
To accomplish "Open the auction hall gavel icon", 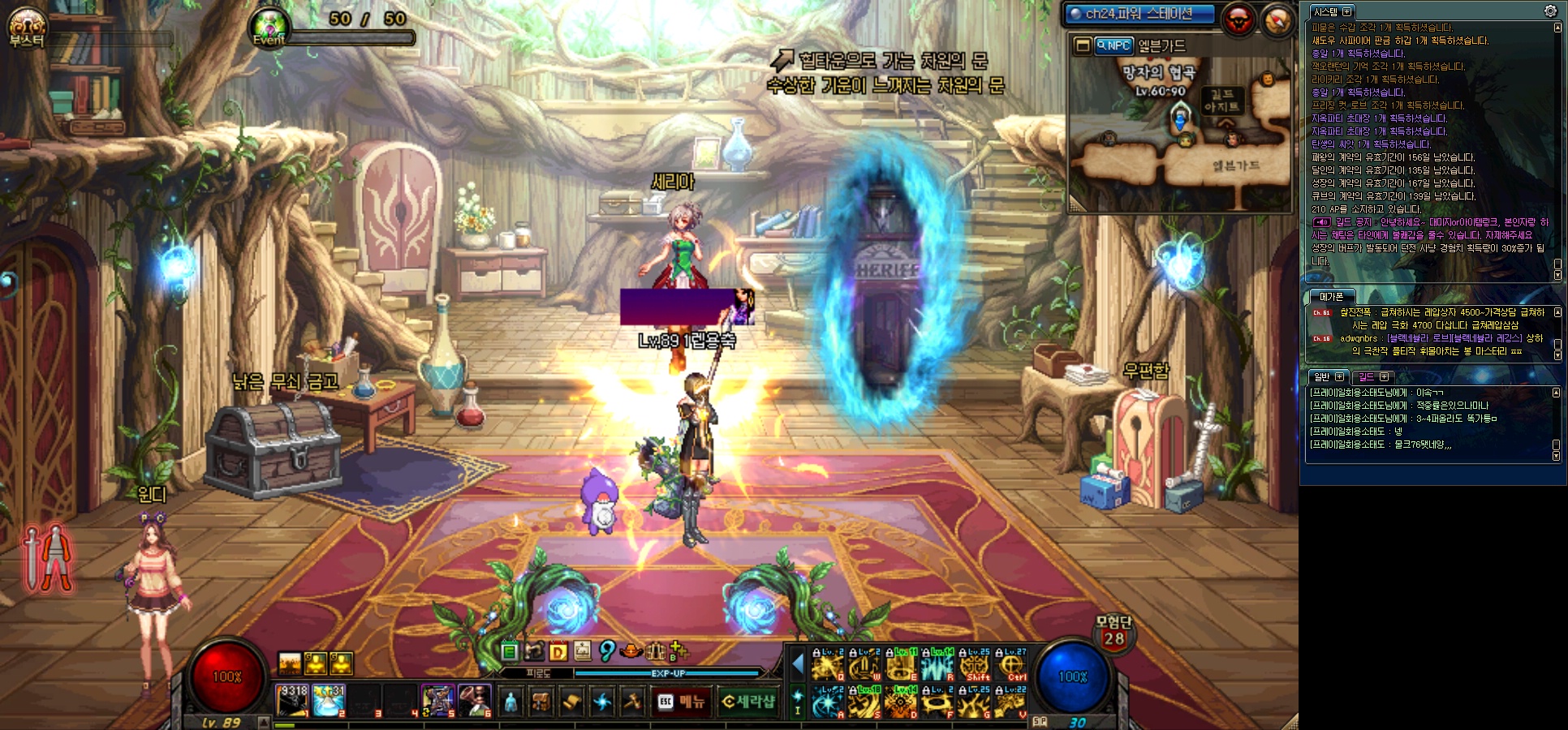I will [x=632, y=702].
